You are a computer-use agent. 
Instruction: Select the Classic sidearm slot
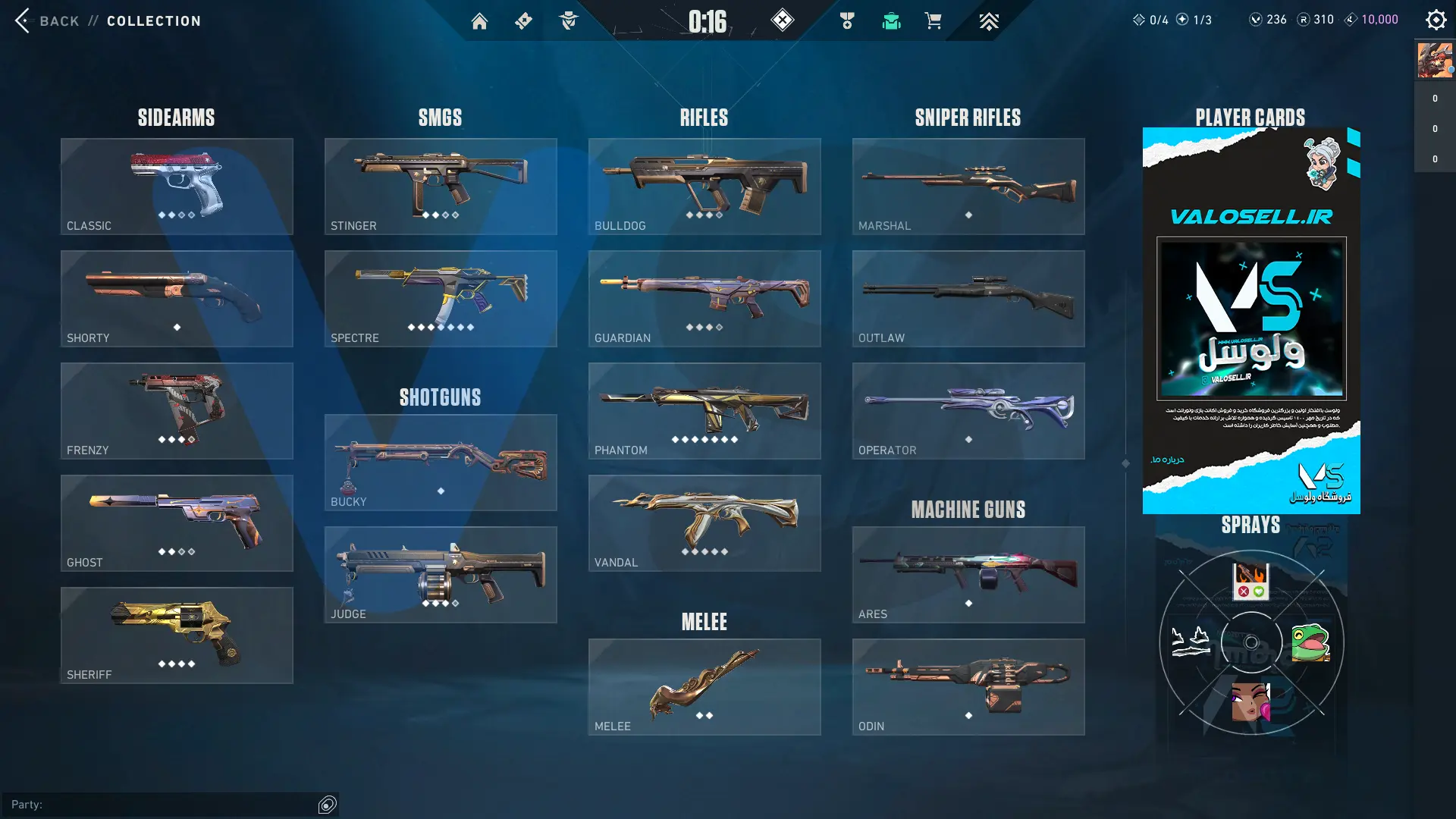point(177,187)
